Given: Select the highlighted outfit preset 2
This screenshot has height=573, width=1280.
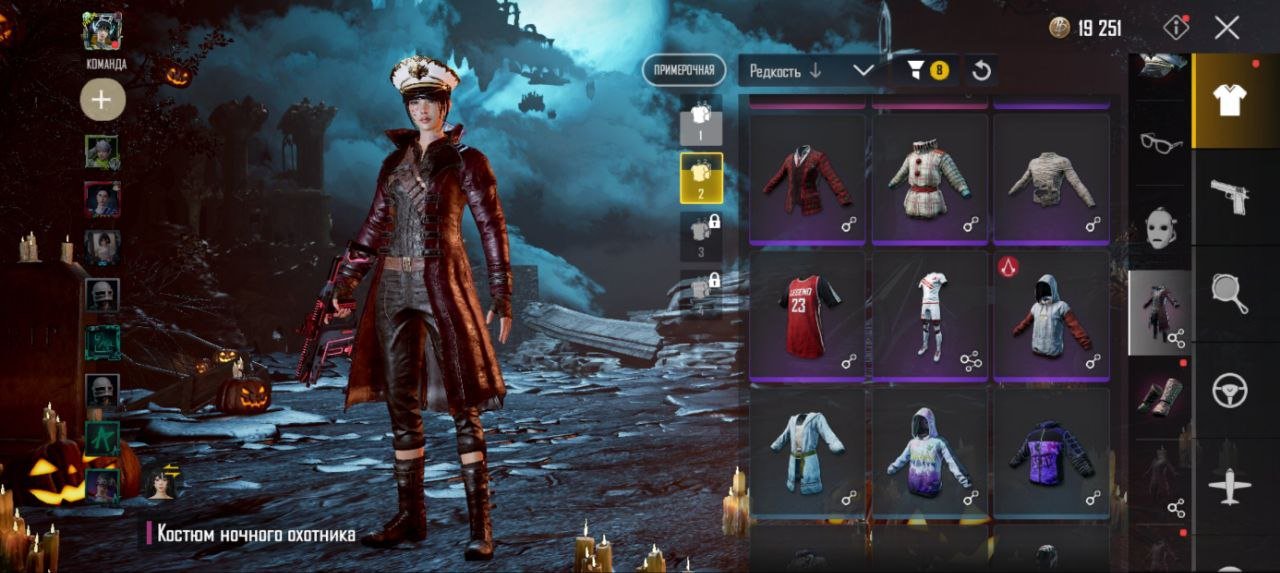Looking at the screenshot, I should point(701,177).
